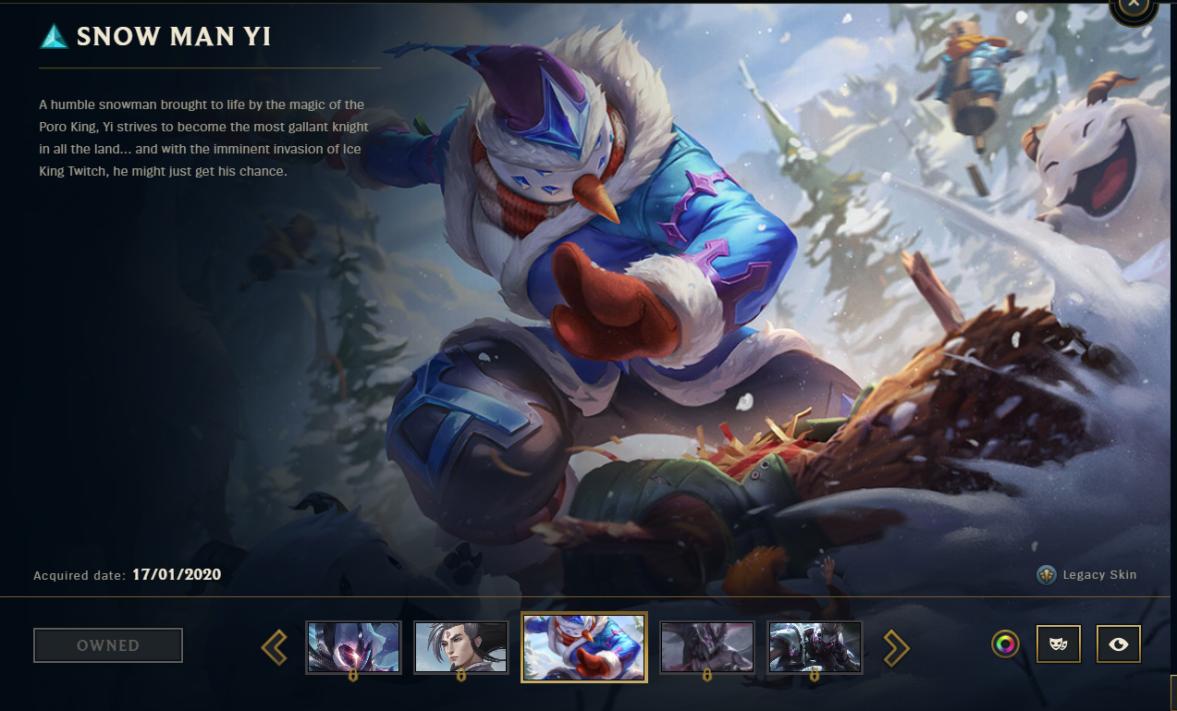1177x711 pixels.
Task: Toggle the eye view button
Action: click(1118, 645)
